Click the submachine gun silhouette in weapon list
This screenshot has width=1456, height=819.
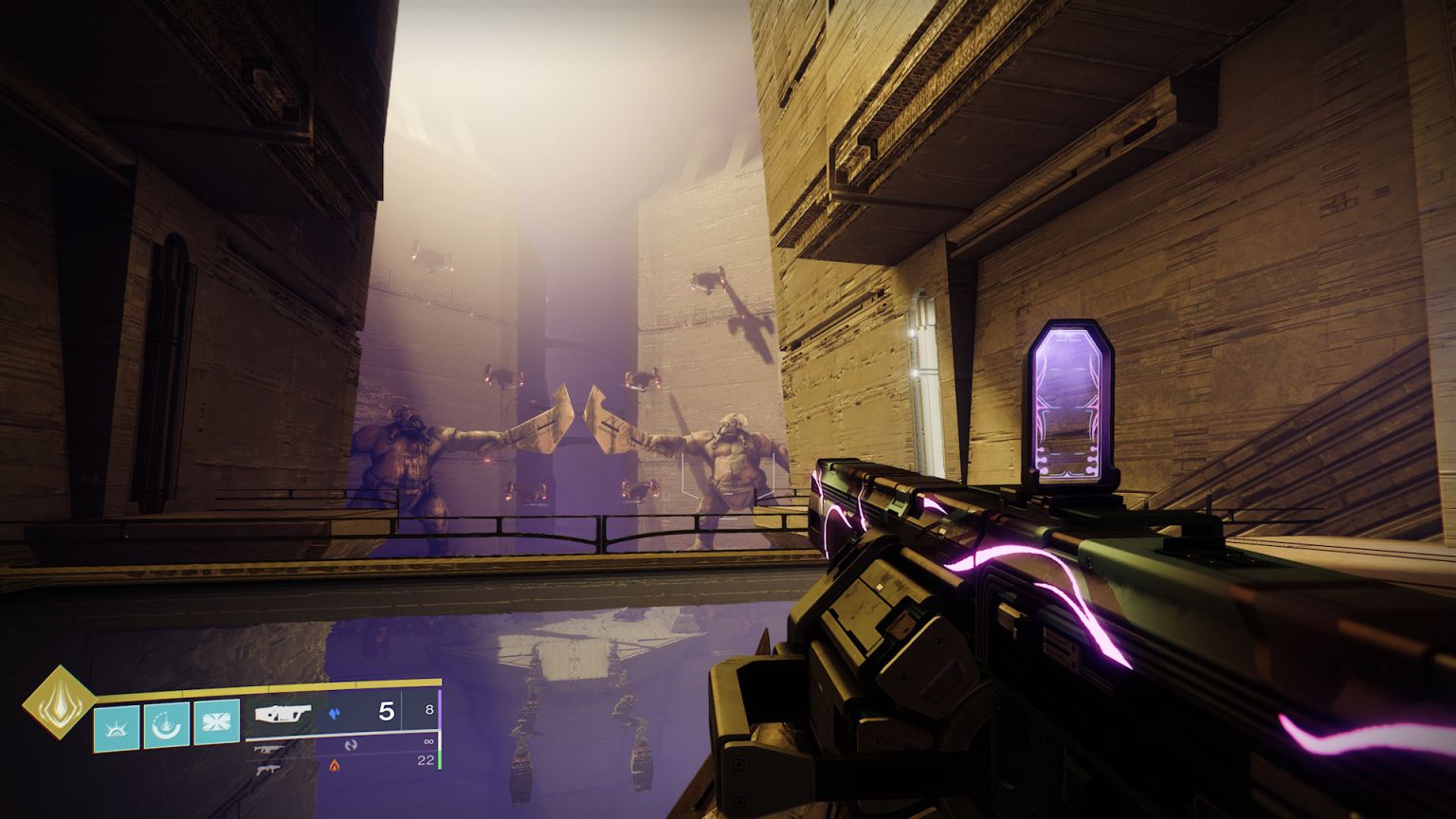point(269,769)
